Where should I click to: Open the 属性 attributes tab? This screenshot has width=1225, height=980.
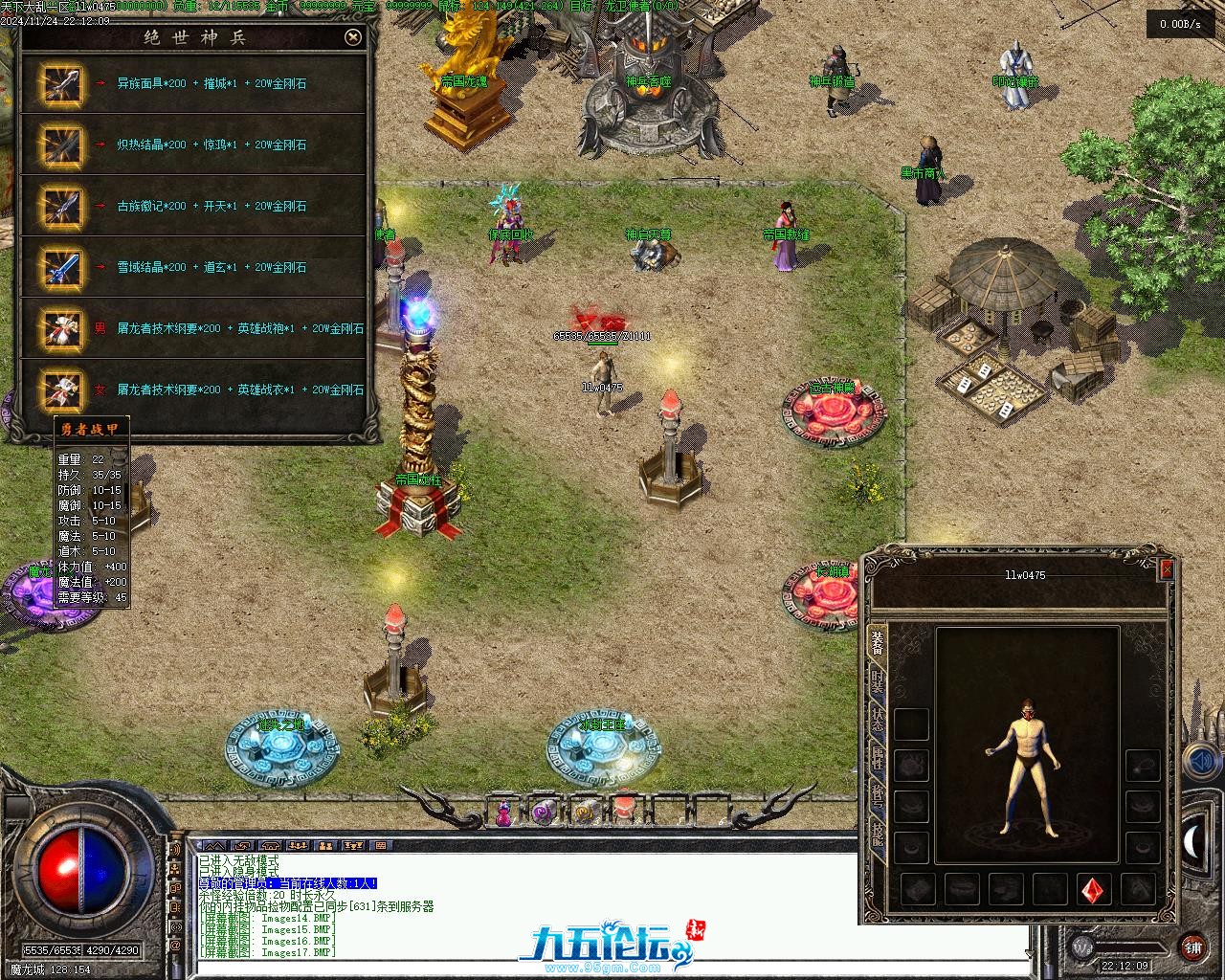point(877,759)
